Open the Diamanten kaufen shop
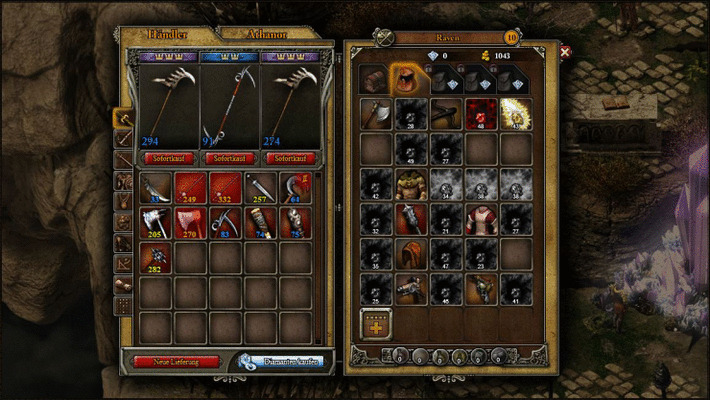710x400 pixels. [280, 360]
